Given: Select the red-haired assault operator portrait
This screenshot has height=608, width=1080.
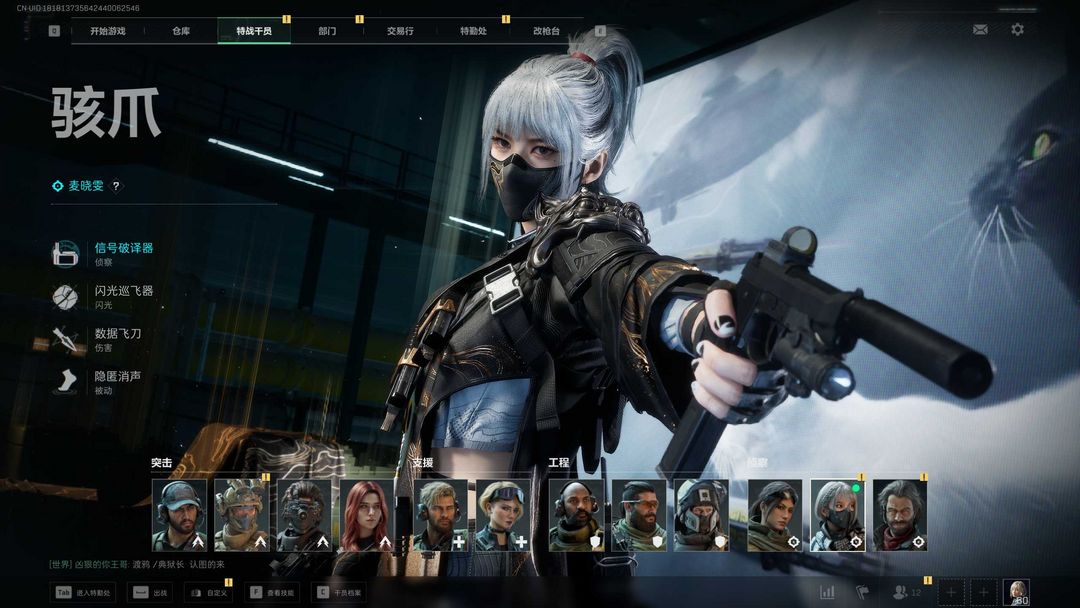Looking at the screenshot, I should tap(366, 515).
